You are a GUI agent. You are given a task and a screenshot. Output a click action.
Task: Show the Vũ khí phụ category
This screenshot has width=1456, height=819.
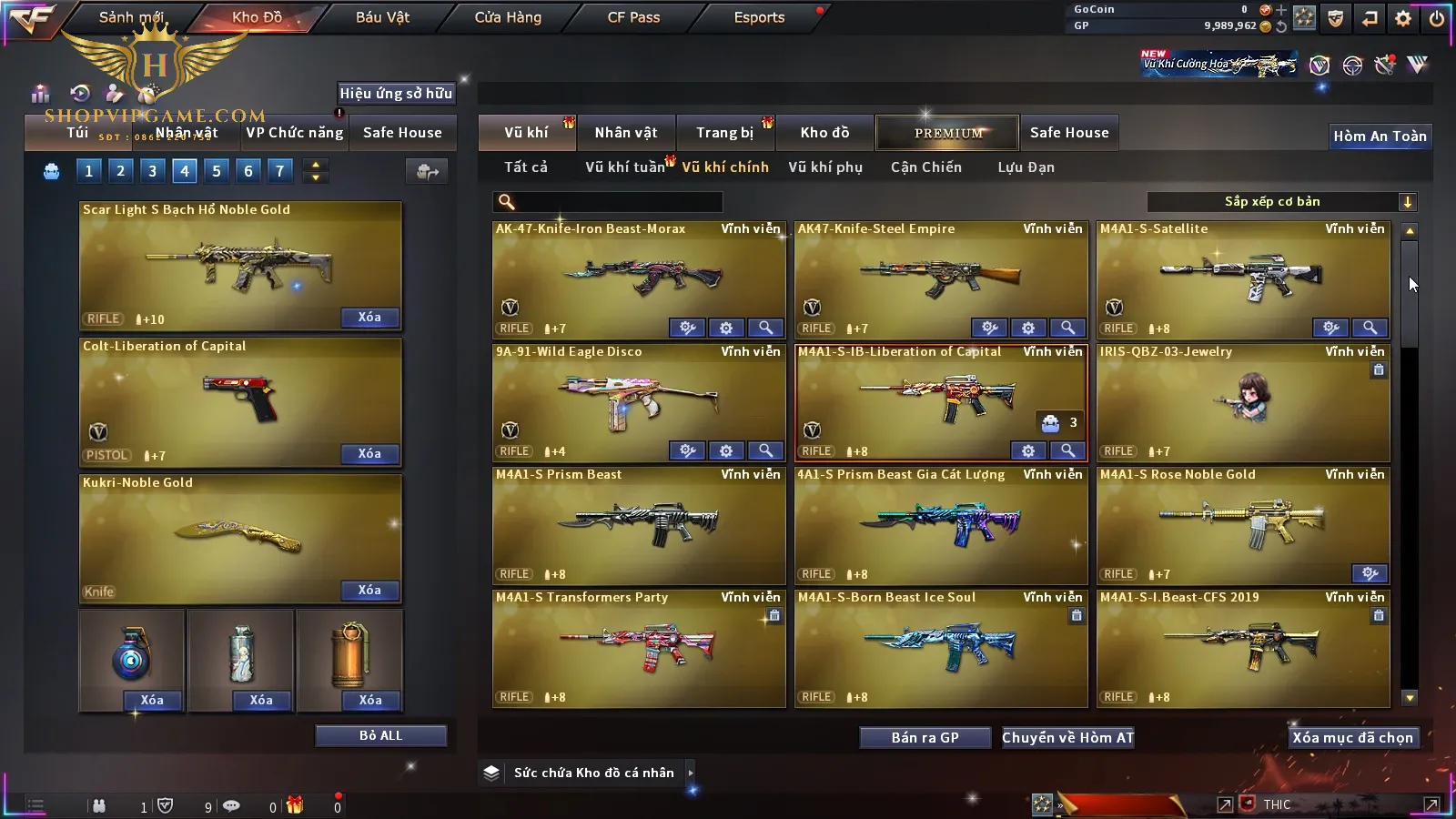click(x=824, y=167)
